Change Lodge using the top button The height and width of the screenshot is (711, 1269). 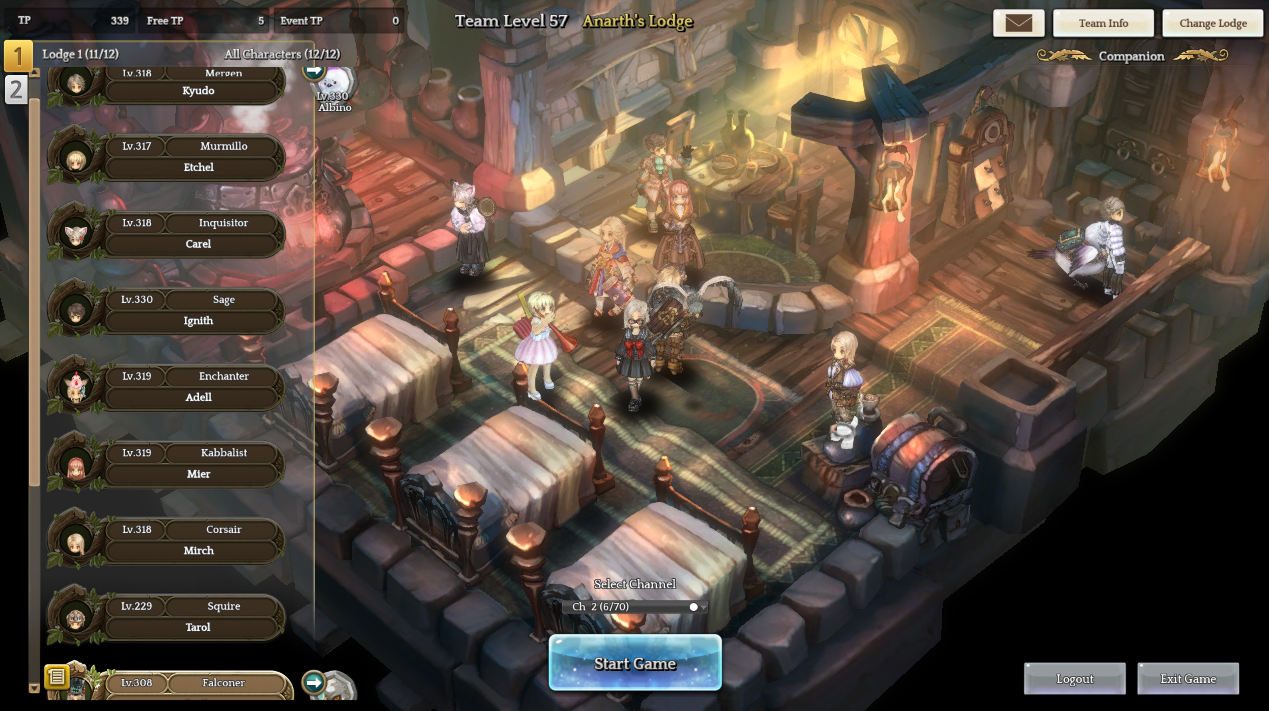point(1212,23)
